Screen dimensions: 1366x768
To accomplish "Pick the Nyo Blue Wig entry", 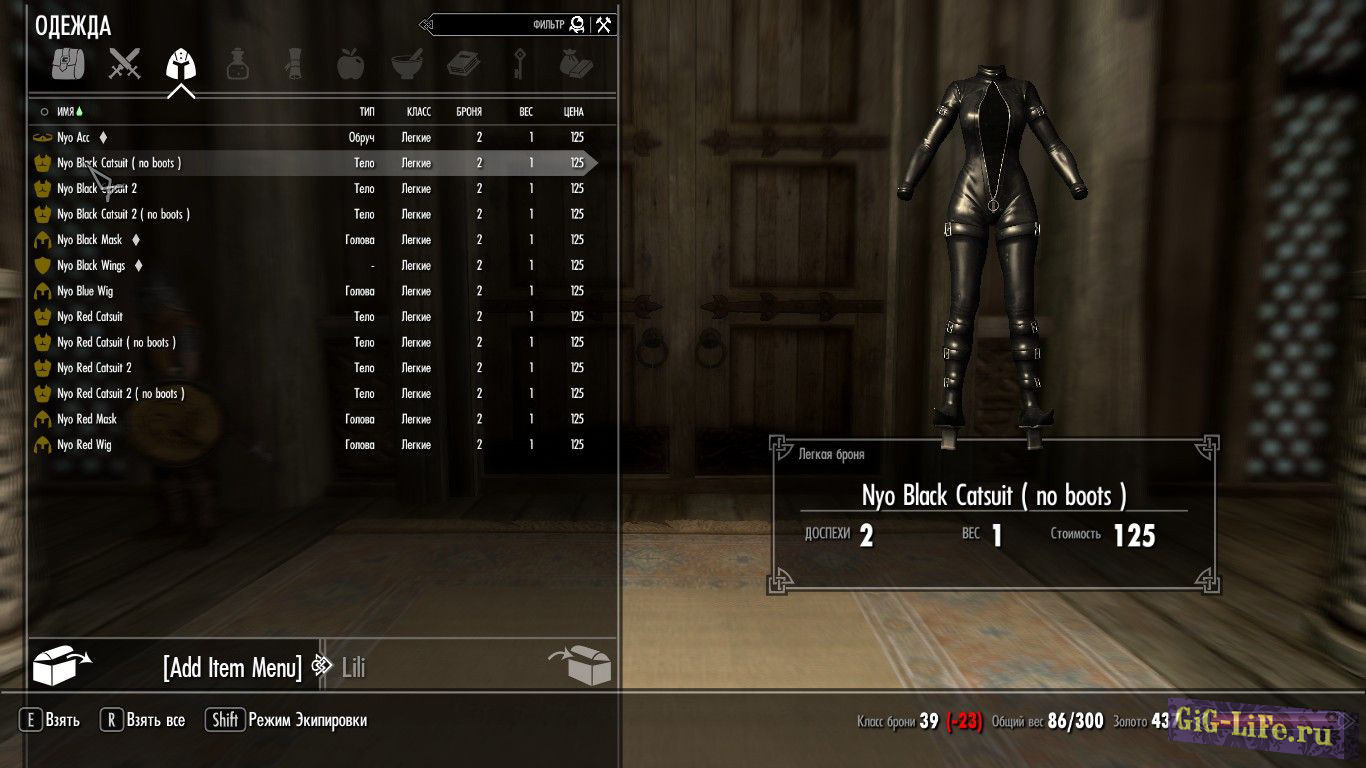I will point(84,291).
